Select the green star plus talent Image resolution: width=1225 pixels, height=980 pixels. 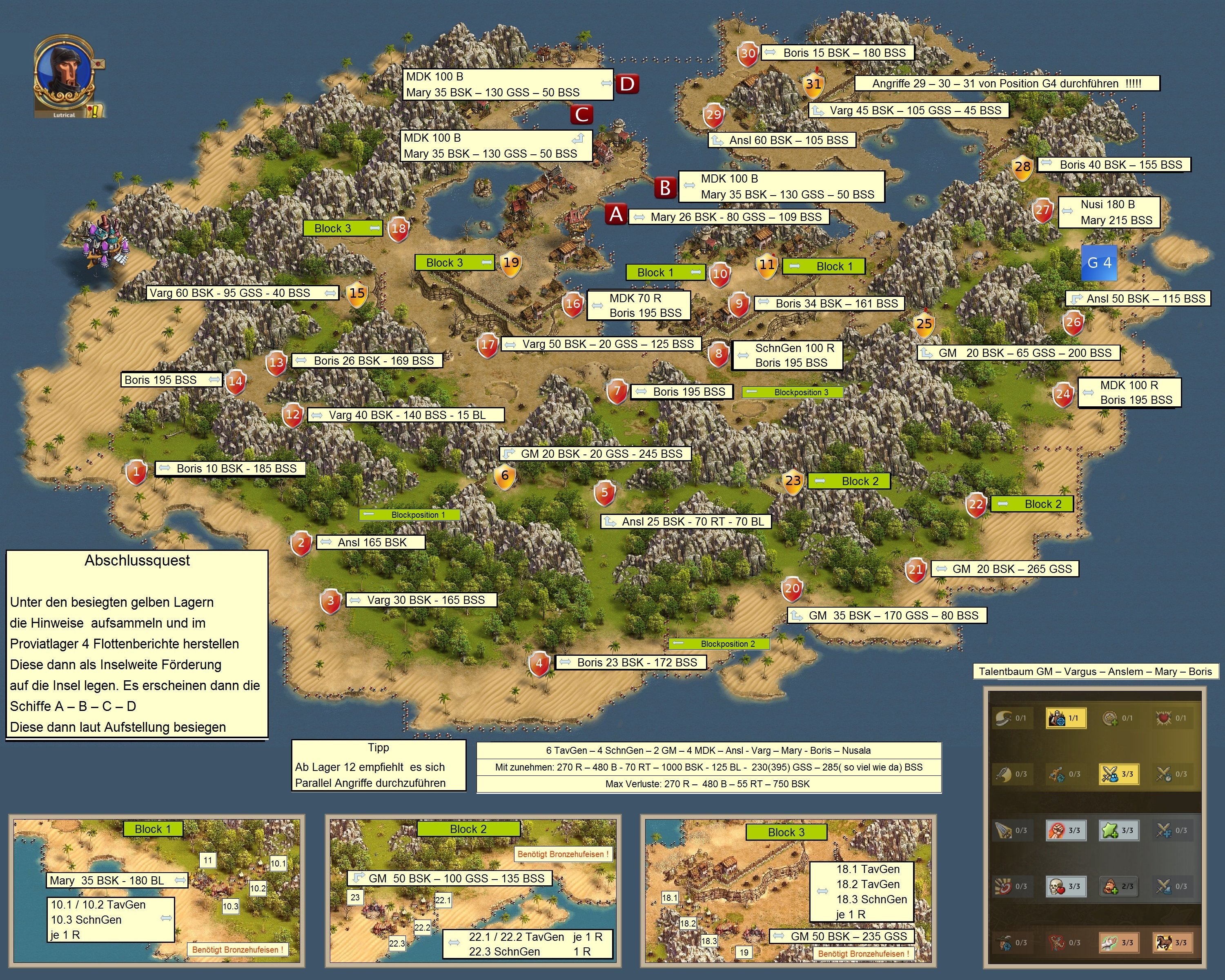(x=1119, y=830)
